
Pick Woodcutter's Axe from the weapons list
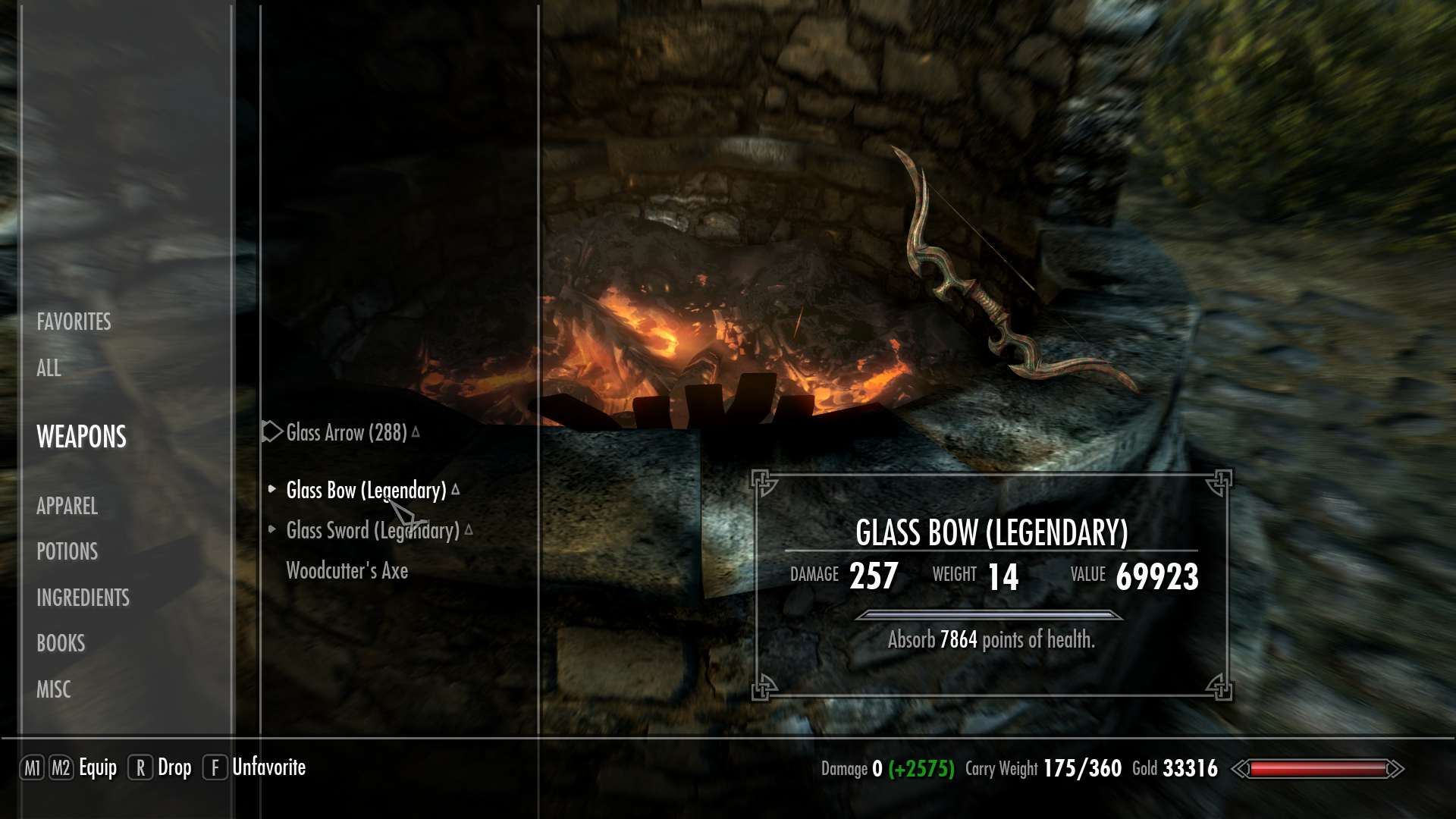(347, 570)
